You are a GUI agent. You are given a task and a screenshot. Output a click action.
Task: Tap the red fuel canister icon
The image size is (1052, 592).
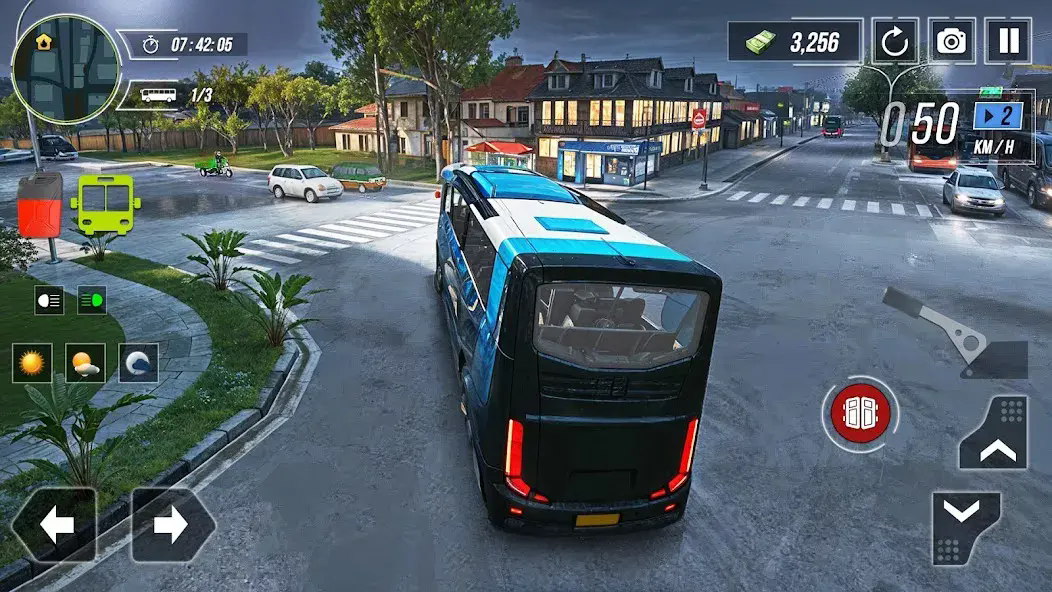click(40, 205)
